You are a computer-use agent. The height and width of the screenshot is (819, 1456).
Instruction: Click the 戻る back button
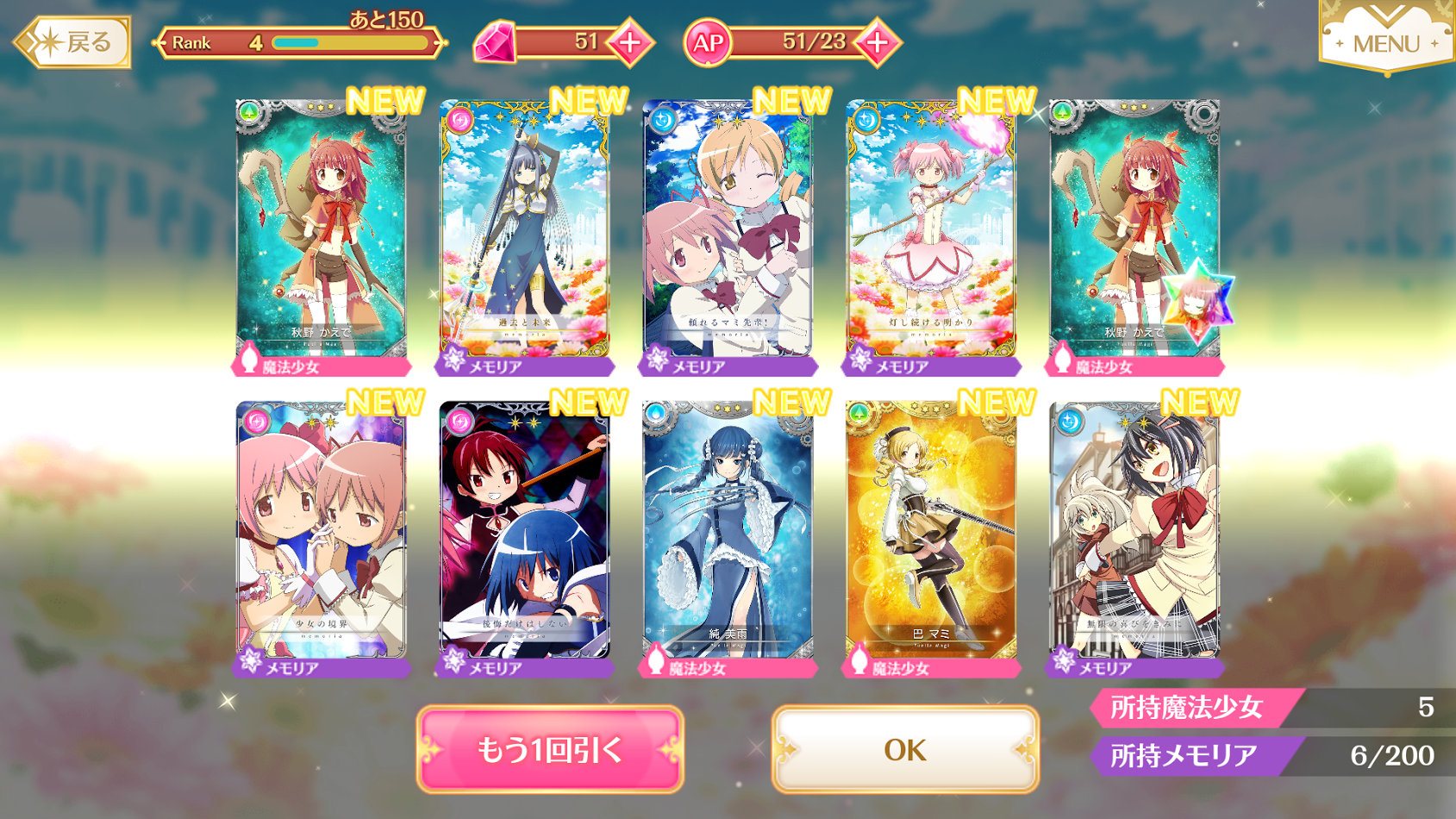pyautogui.click(x=74, y=41)
